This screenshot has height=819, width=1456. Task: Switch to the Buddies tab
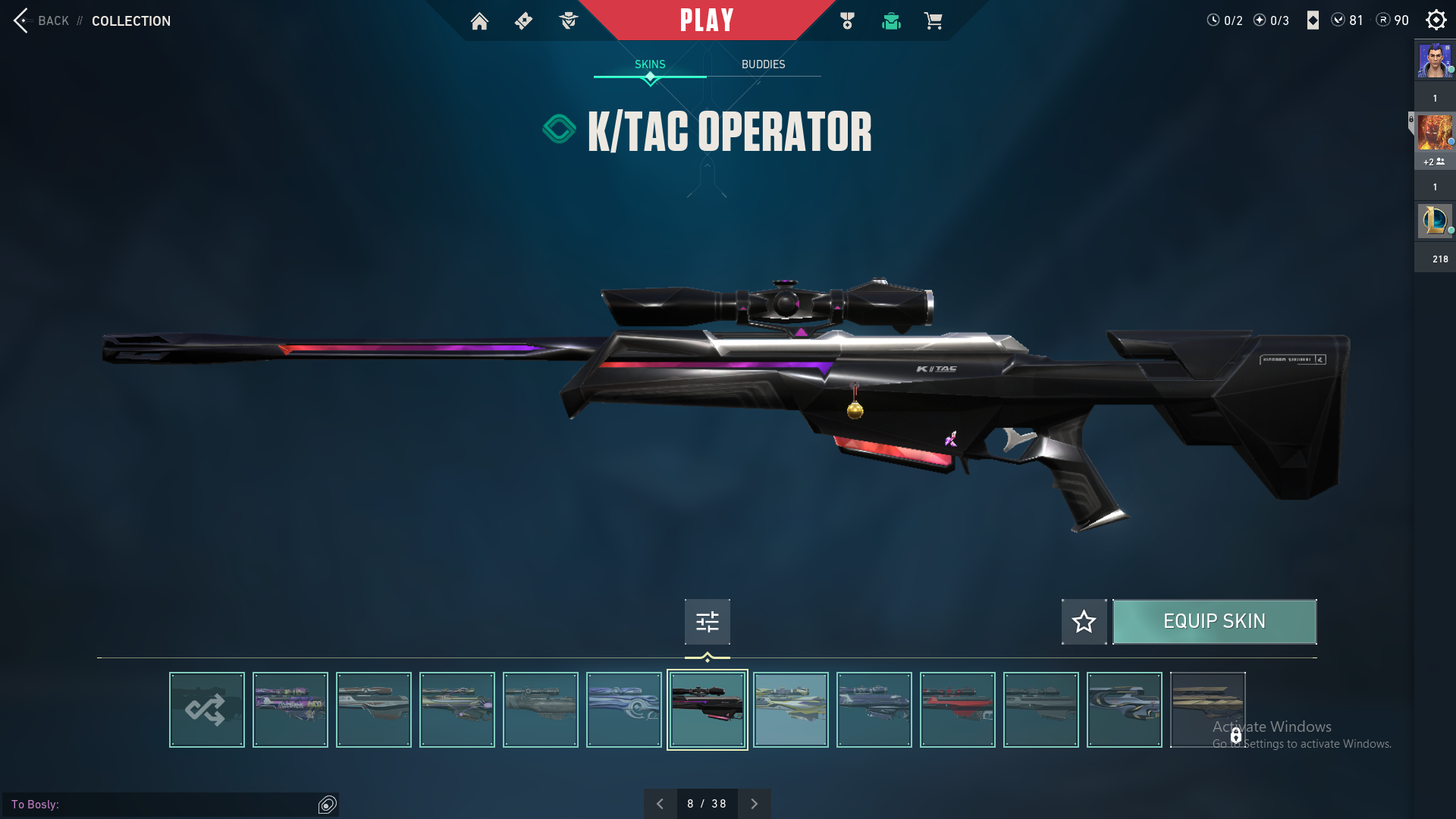763,64
